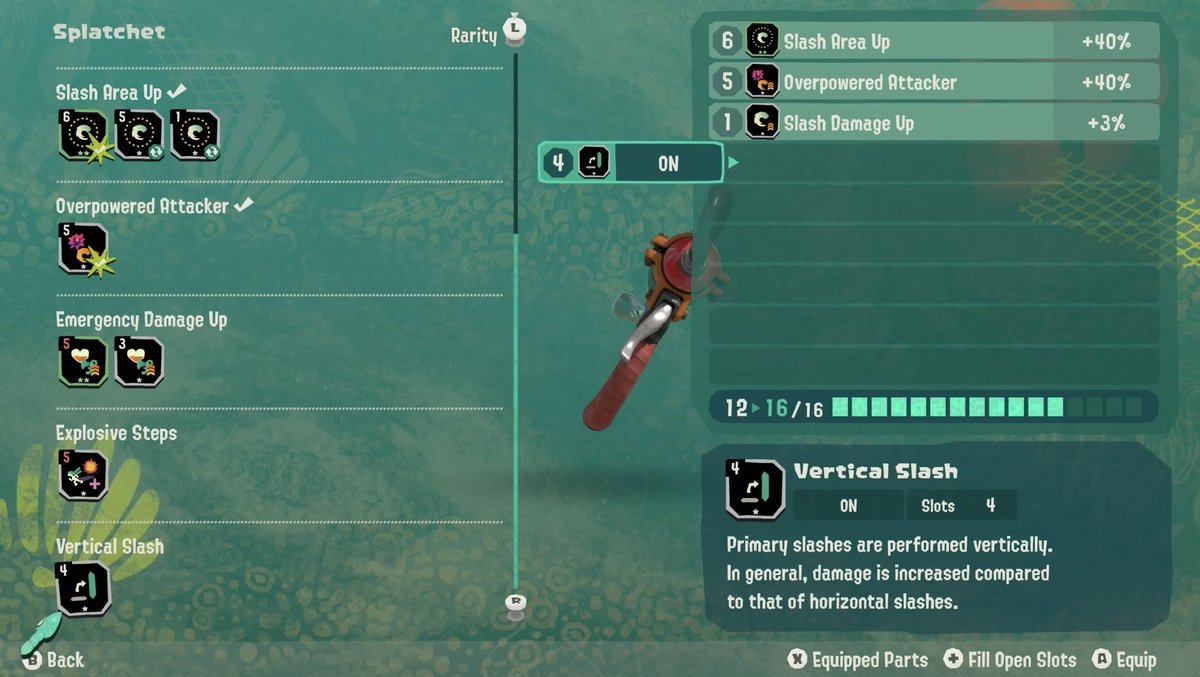Select the equipped Overpowered Attacker +40% row
Viewport: 1200px width, 677px height.
coord(934,82)
